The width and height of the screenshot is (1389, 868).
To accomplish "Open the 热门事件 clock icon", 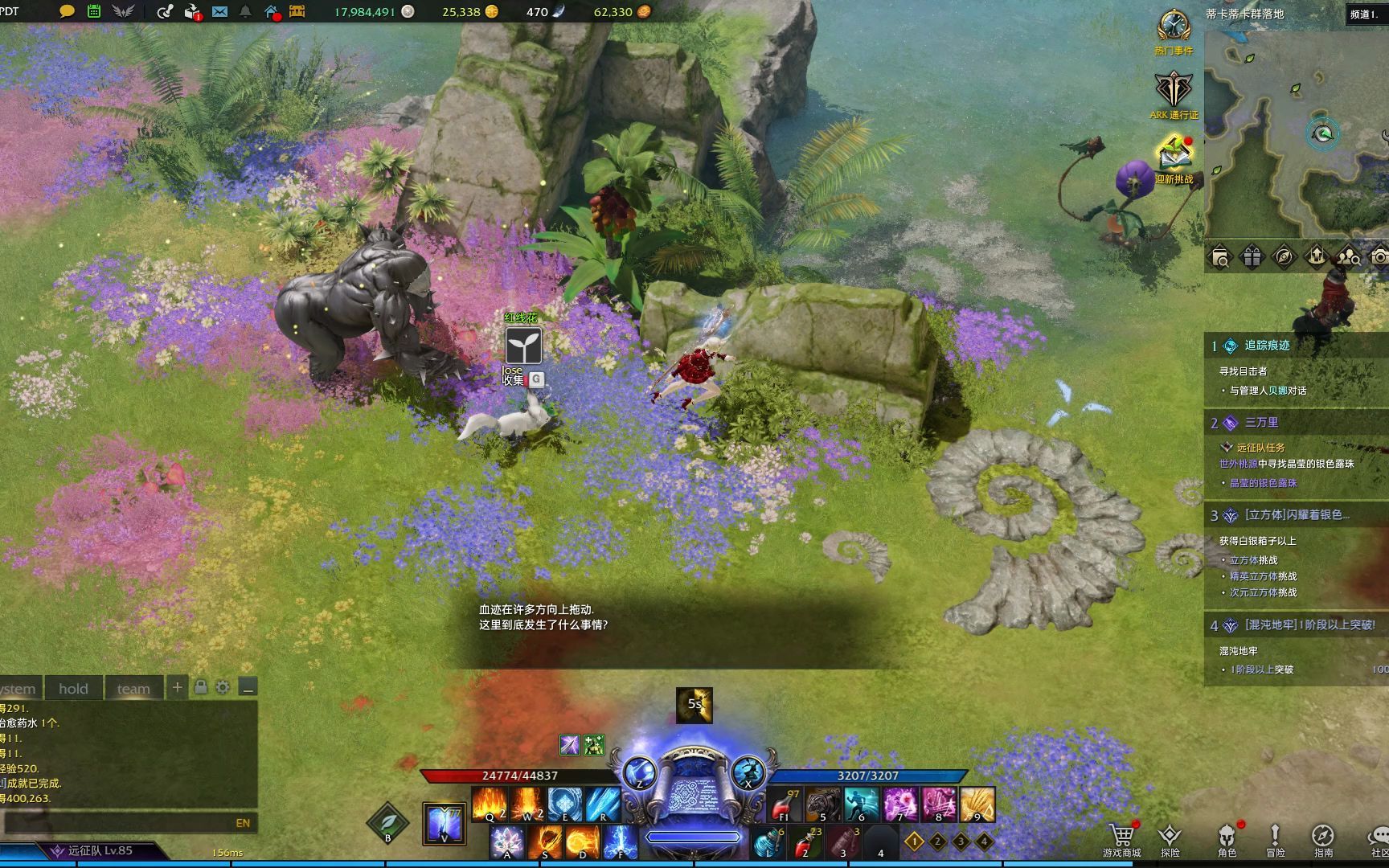I will (x=1174, y=27).
